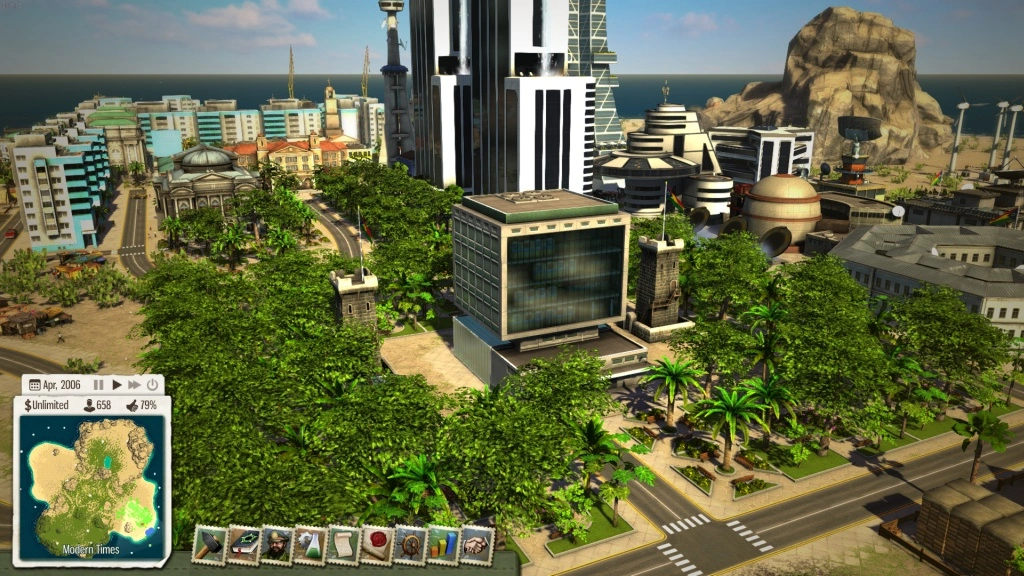Activate fast-forward game speed
The width and height of the screenshot is (1024, 576).
pos(134,384)
